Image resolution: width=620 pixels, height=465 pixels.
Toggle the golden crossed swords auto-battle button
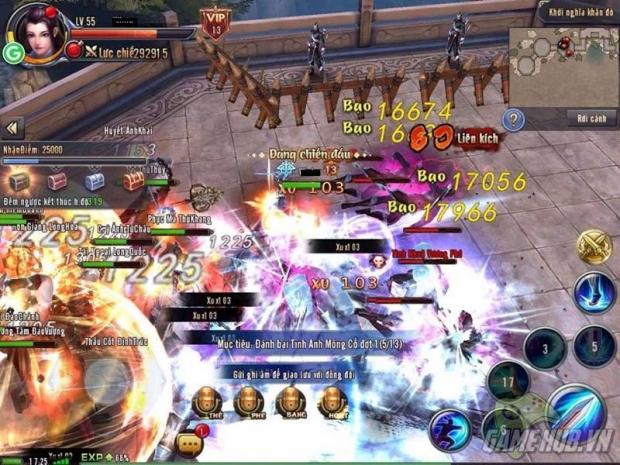(x=593, y=246)
